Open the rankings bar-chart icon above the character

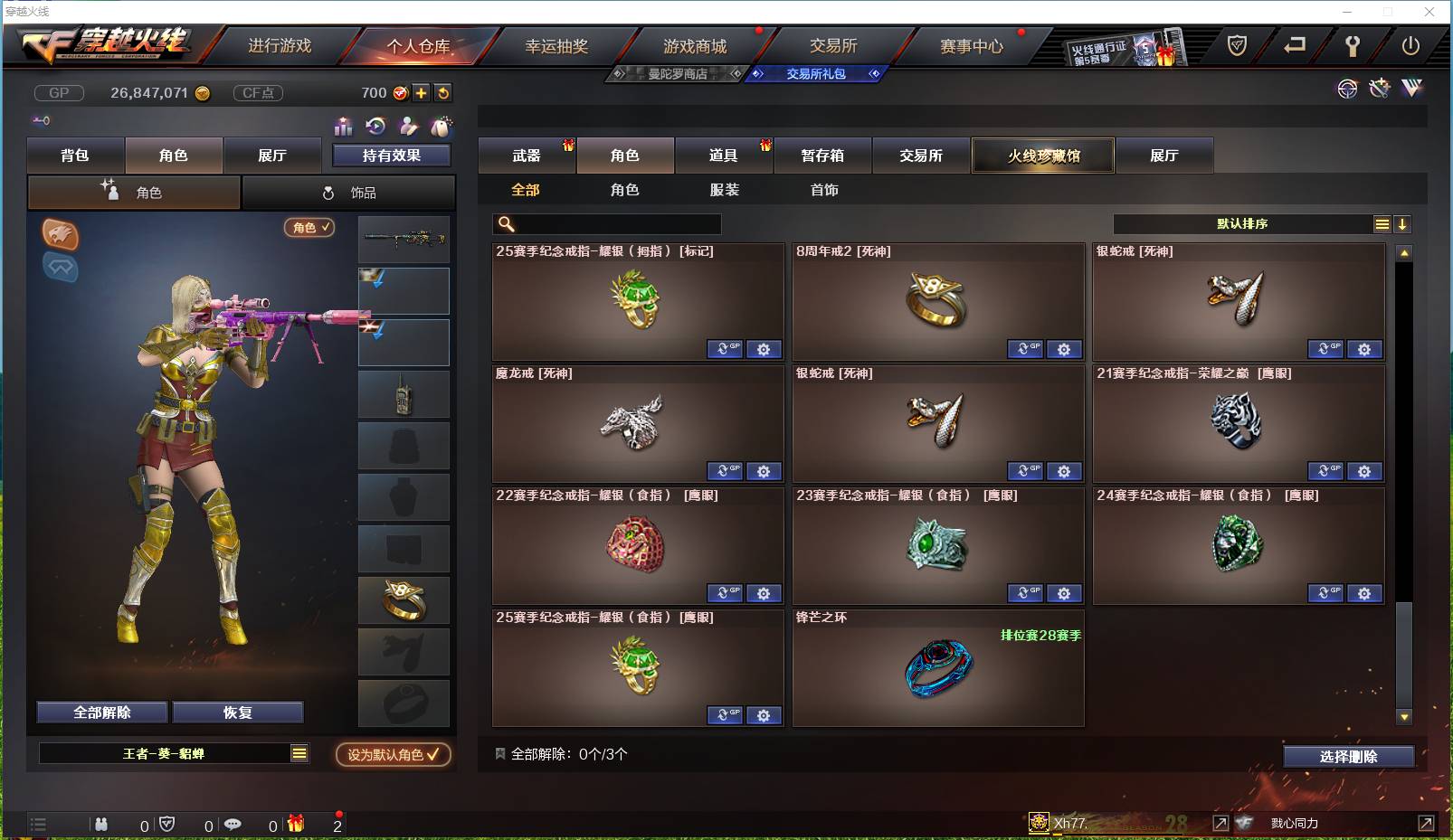coord(343,127)
